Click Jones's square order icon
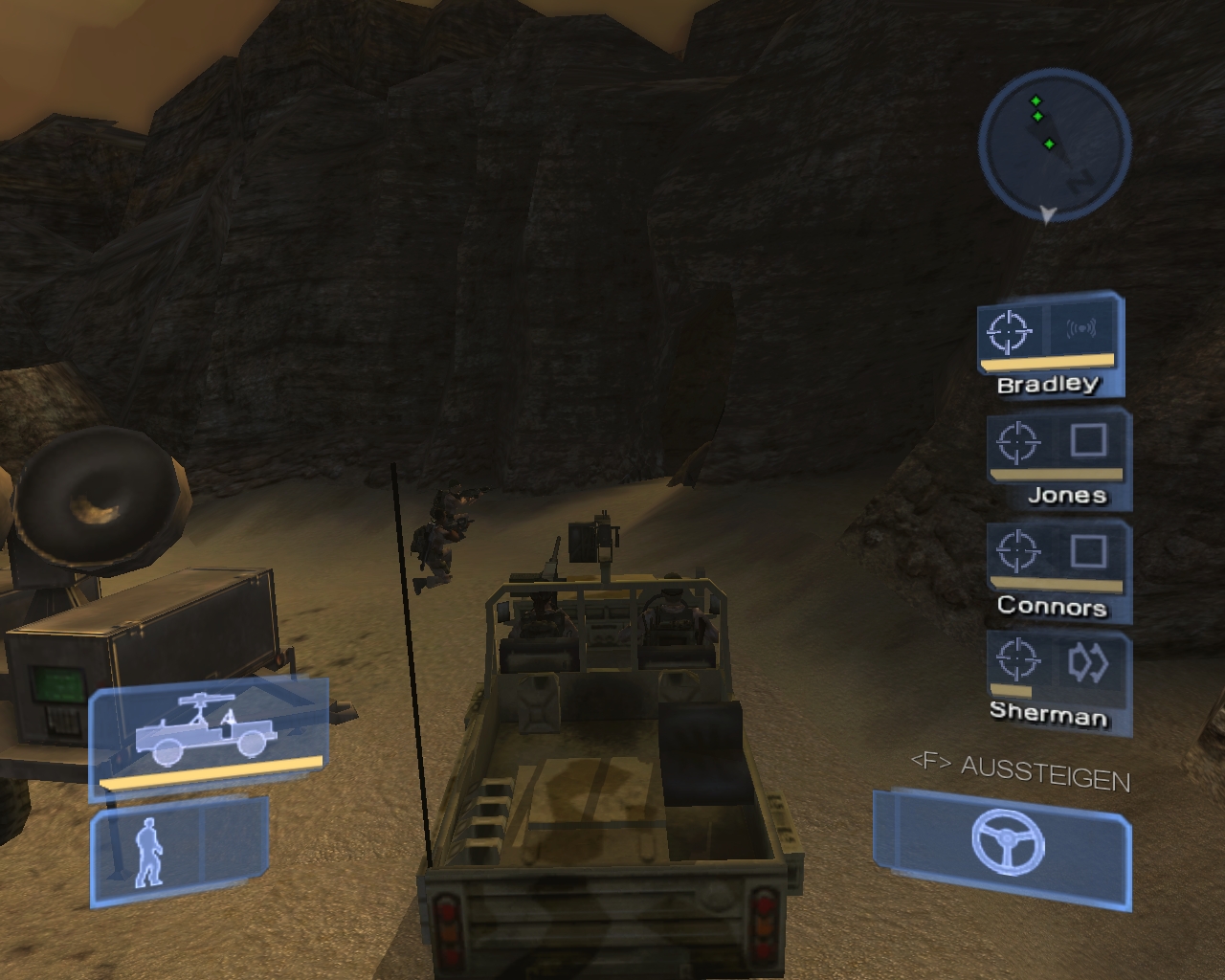Screen dimensions: 1225x980 click(1088, 440)
